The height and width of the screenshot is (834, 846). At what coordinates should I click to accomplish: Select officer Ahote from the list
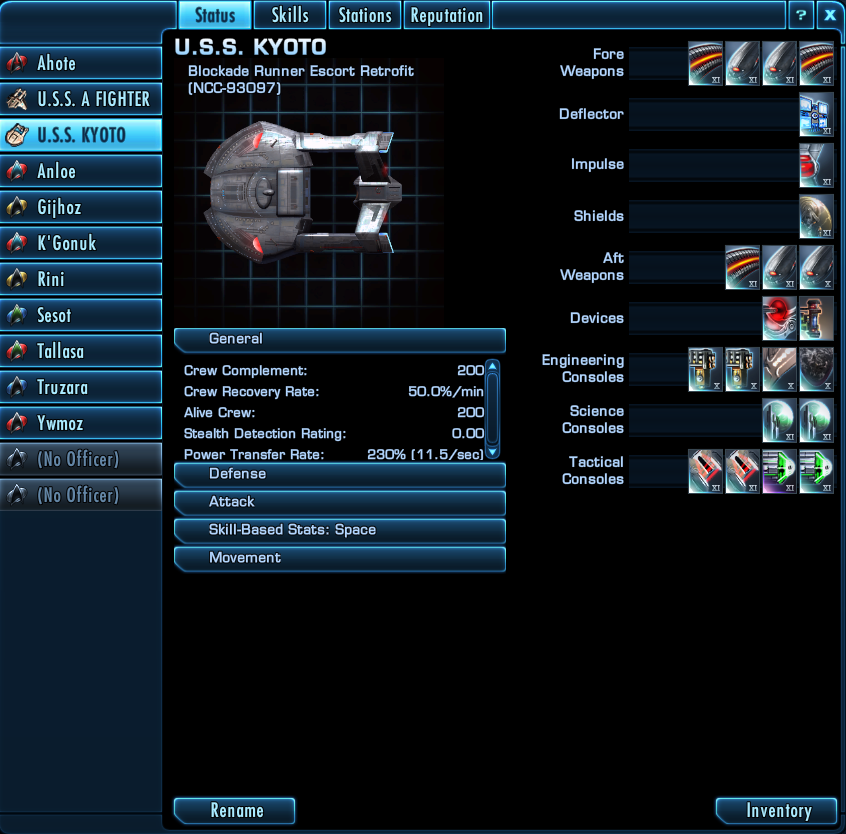coord(81,63)
